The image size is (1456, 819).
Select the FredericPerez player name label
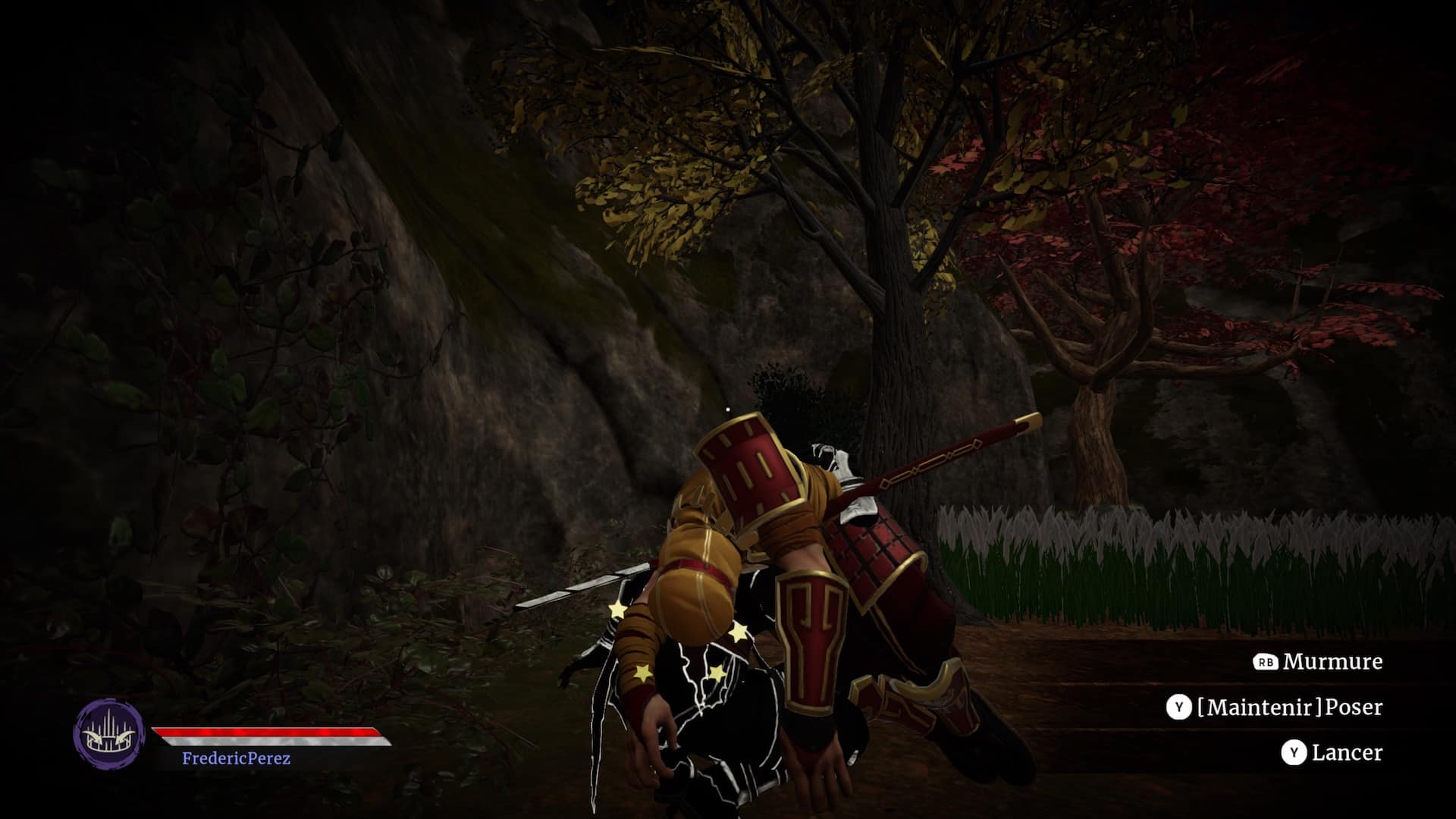pos(236,758)
